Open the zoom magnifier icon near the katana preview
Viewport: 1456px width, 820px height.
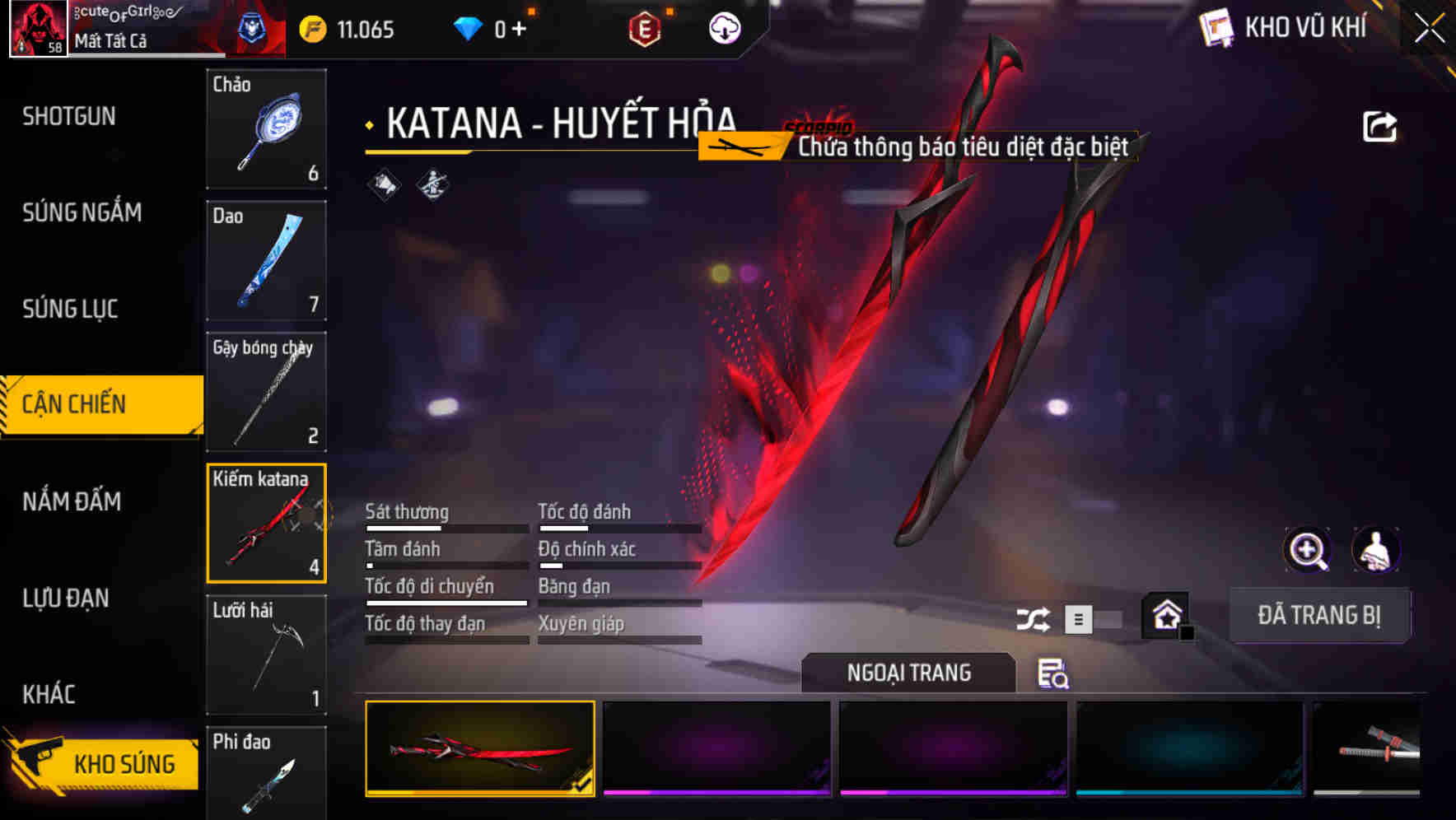[1308, 550]
